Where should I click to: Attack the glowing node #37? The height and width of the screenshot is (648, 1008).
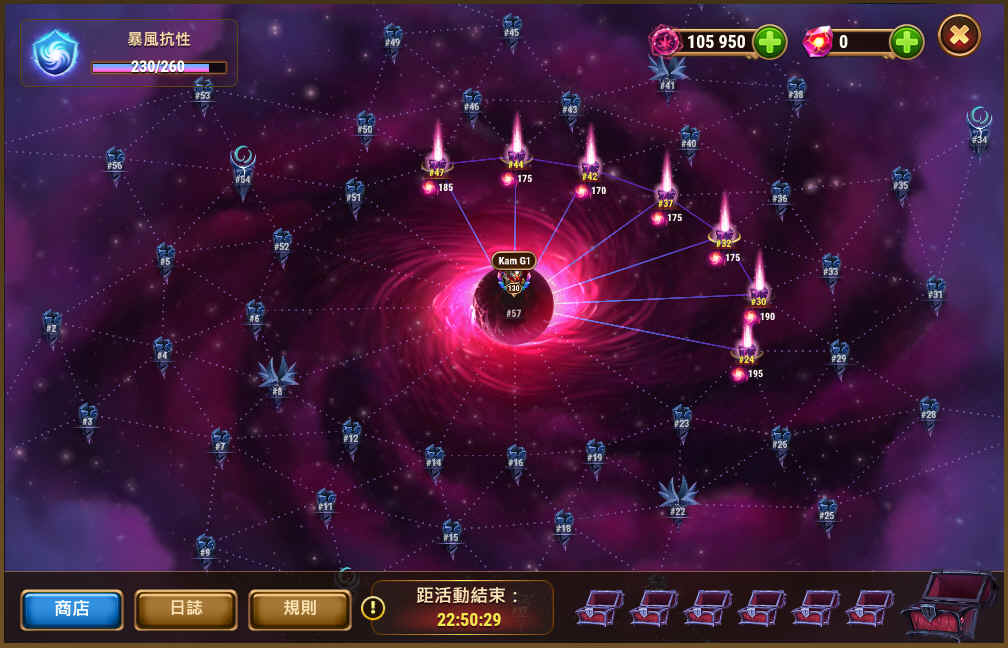[x=666, y=192]
